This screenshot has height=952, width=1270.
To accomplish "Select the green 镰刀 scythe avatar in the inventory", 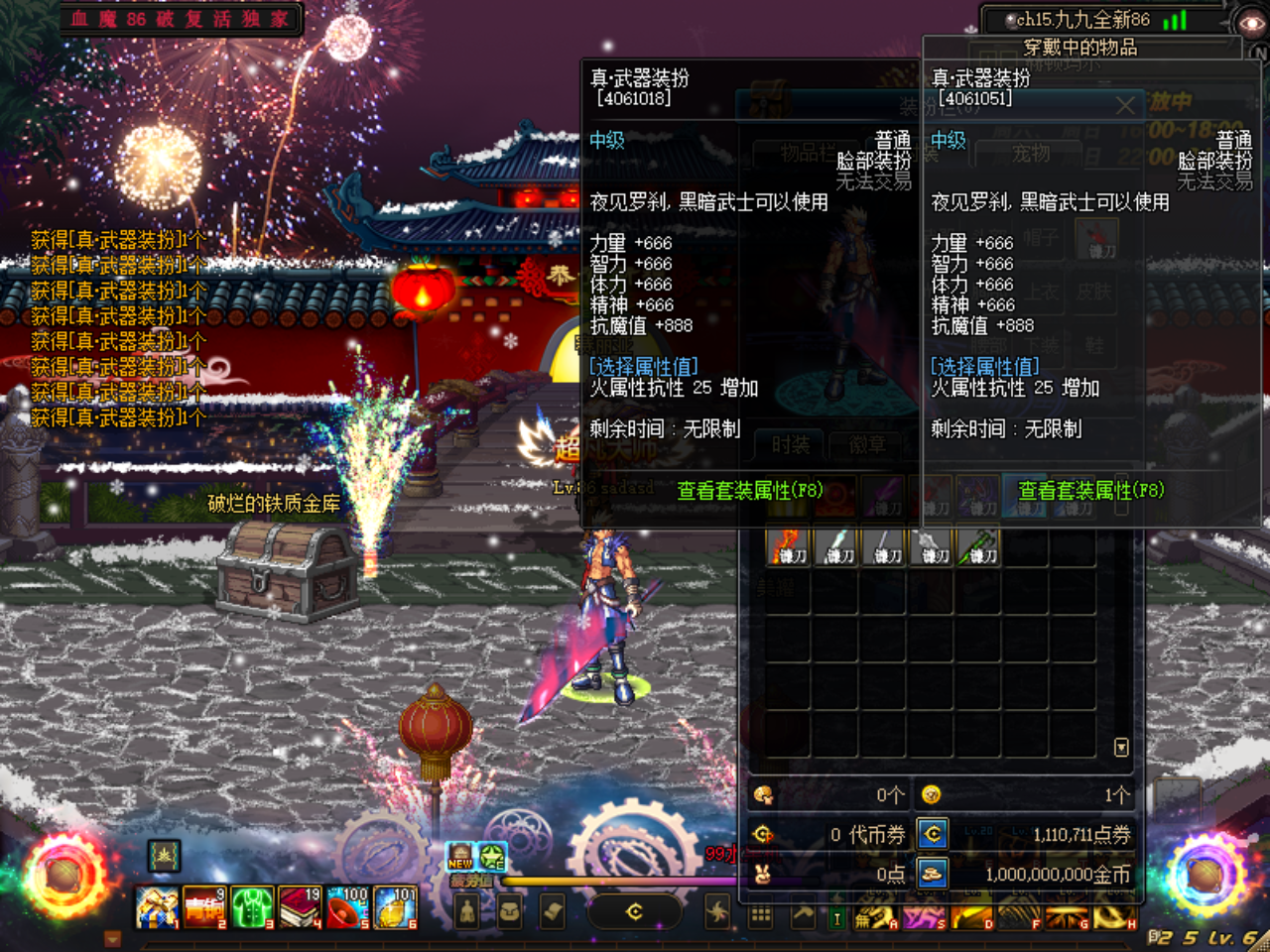I will pyautogui.click(x=979, y=546).
